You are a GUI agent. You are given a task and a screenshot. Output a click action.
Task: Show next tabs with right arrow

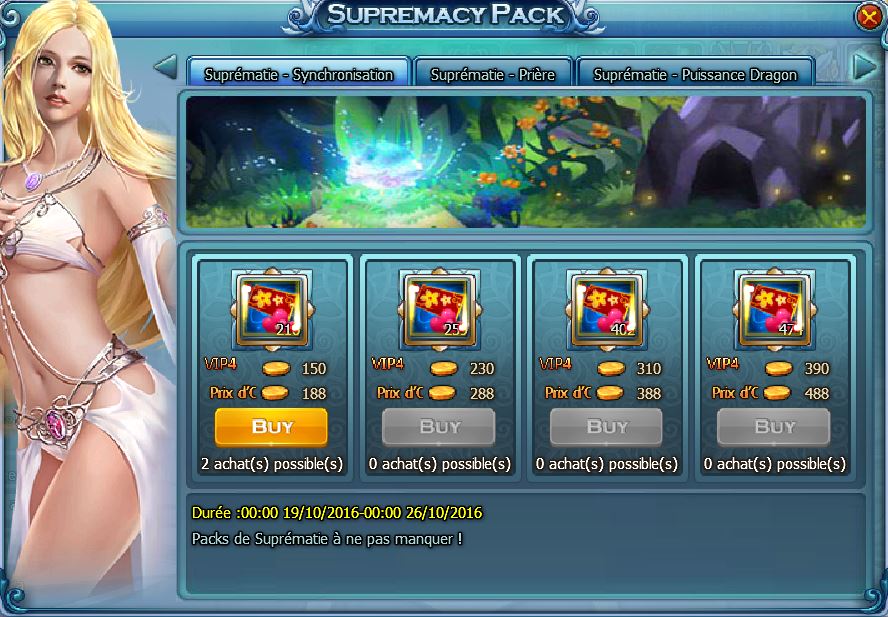(862, 67)
